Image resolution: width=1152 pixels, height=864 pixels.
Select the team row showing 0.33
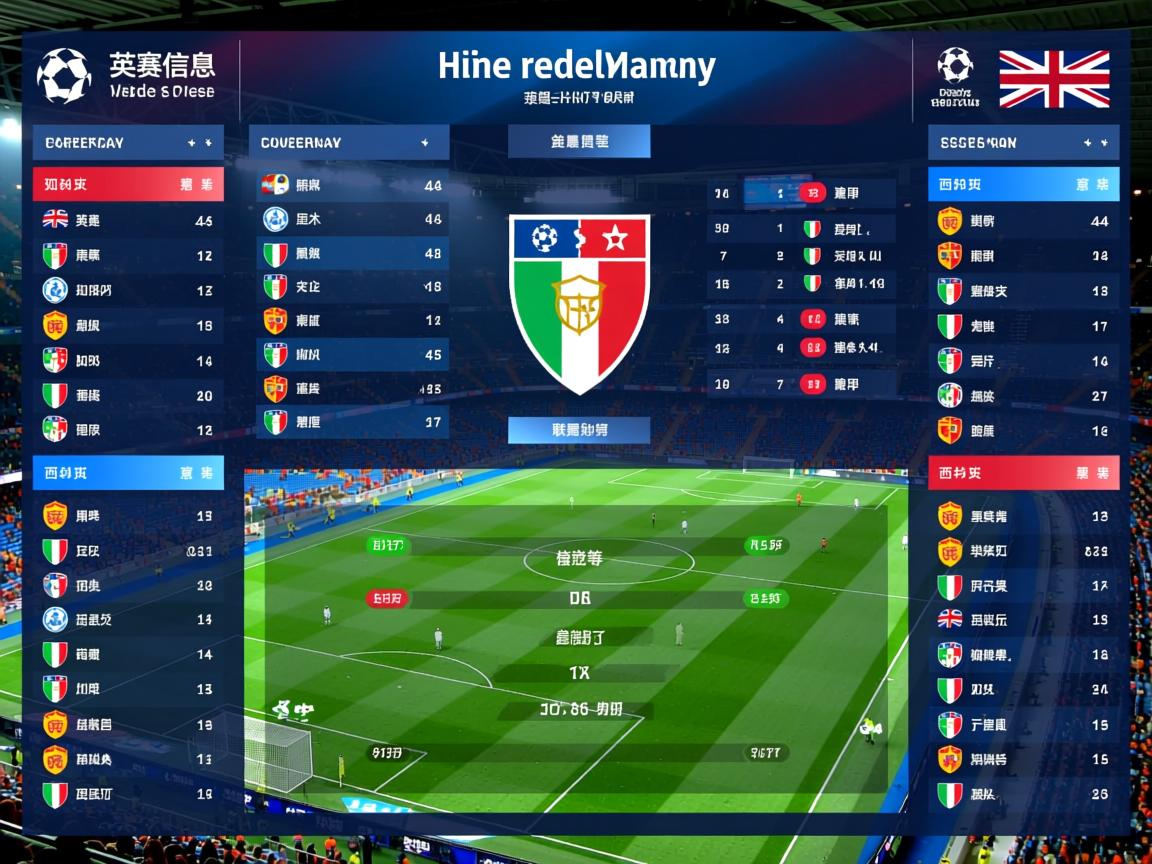point(128,550)
